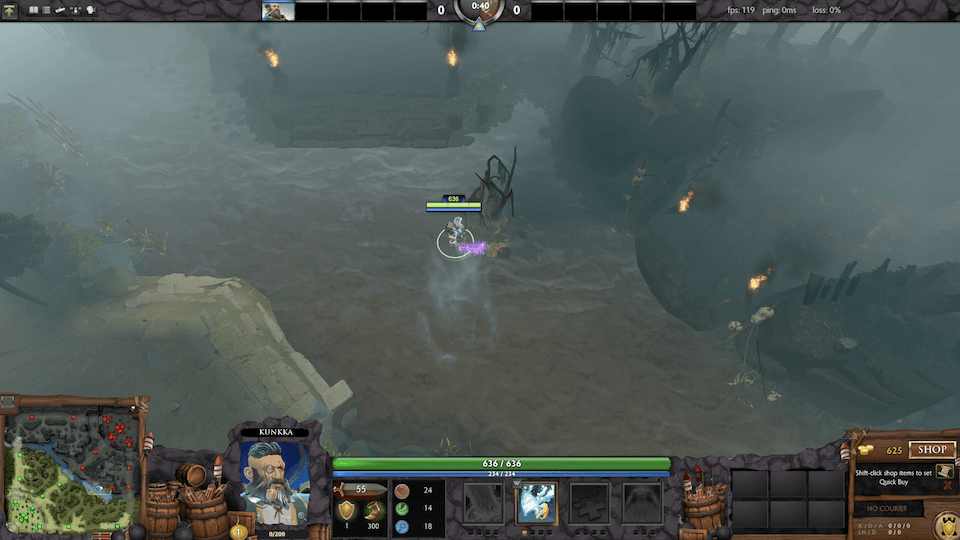
Task: Click the head silhouette icon in top bar
Action: 90,10
